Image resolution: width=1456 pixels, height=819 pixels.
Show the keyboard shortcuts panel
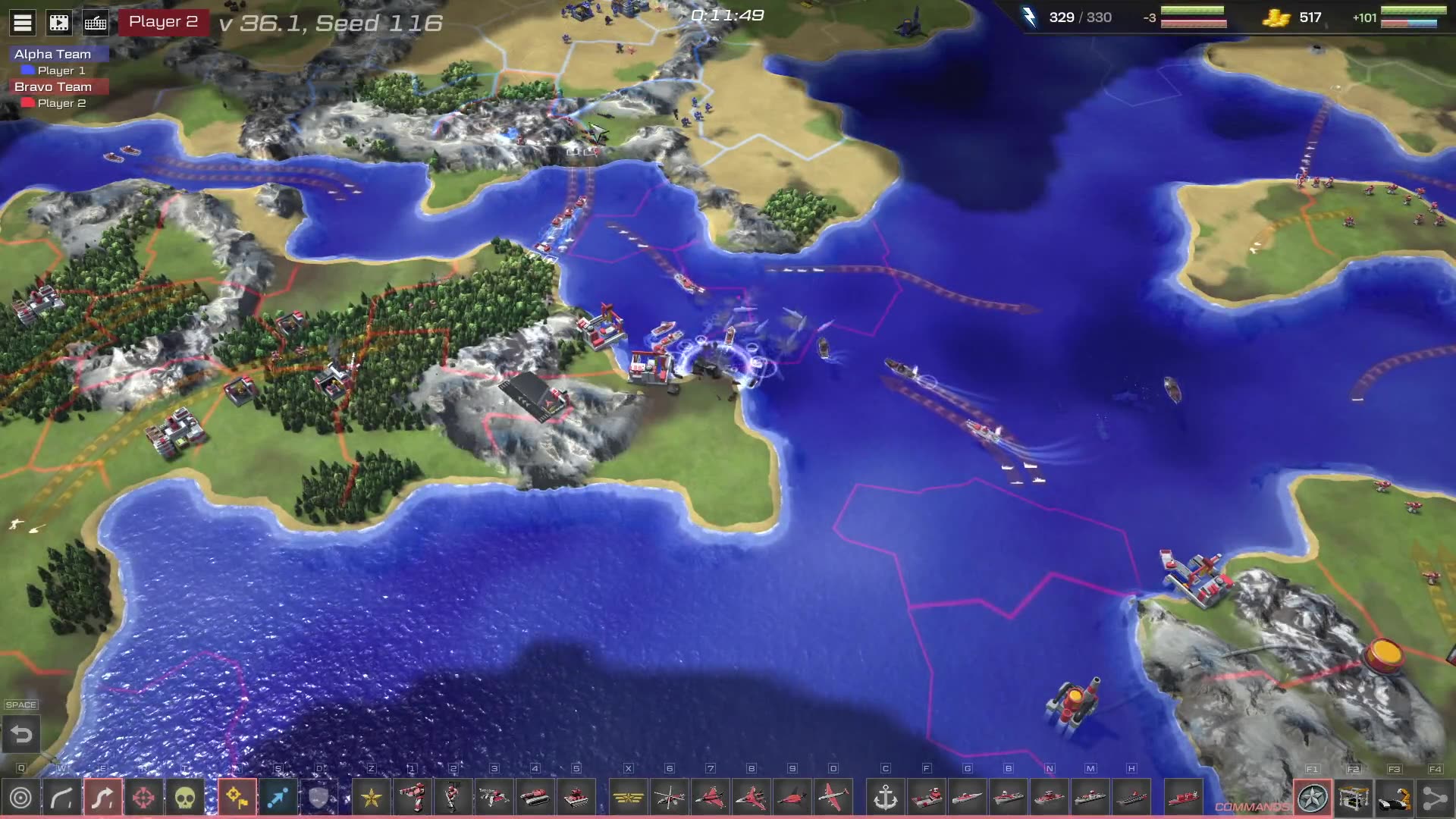96,23
